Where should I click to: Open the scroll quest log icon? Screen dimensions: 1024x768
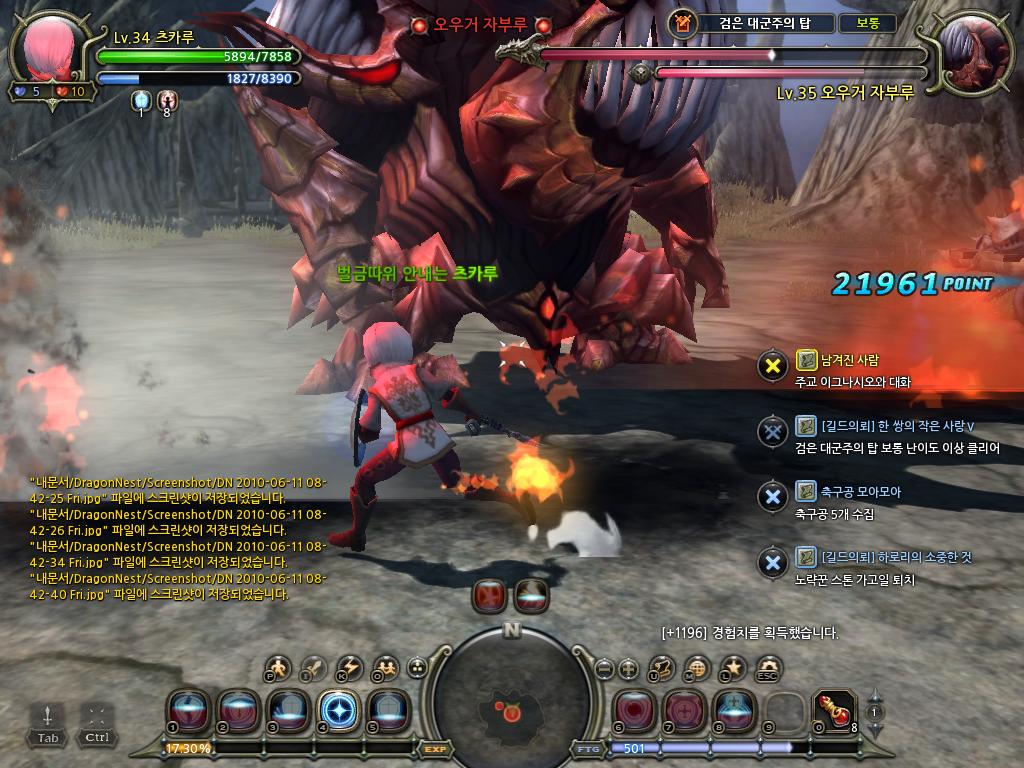(x=662, y=667)
